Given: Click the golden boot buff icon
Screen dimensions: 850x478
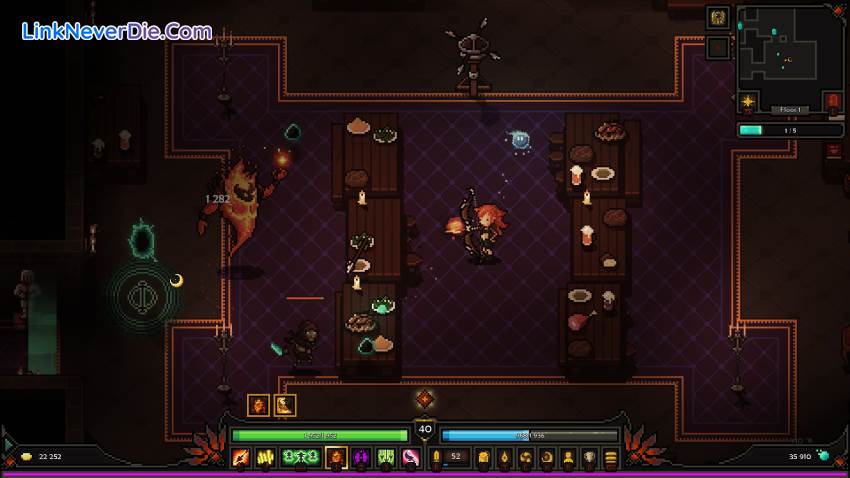Looking at the screenshot, I should click(x=285, y=405).
